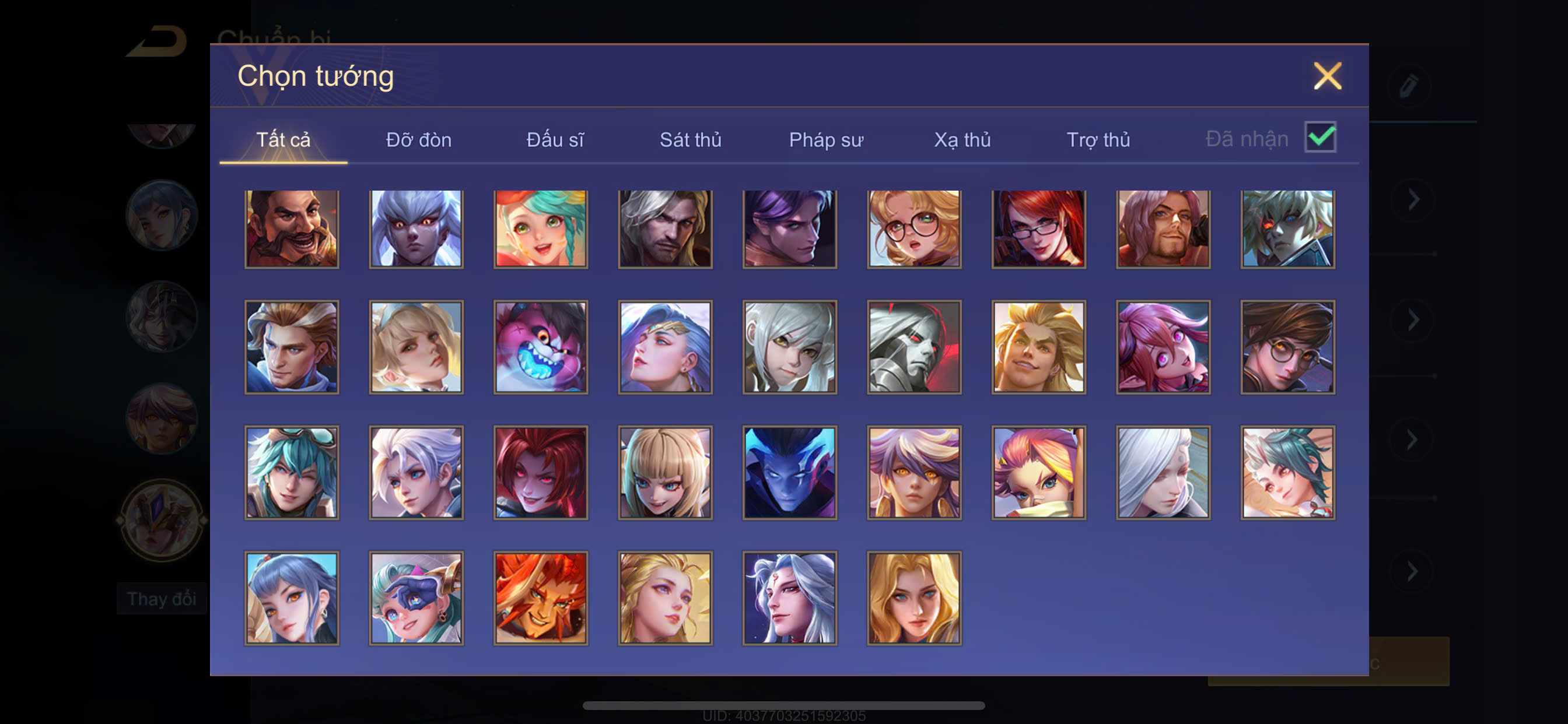Select the gray armored knight with red eye
1568x724 pixels.
pyautogui.click(x=914, y=347)
